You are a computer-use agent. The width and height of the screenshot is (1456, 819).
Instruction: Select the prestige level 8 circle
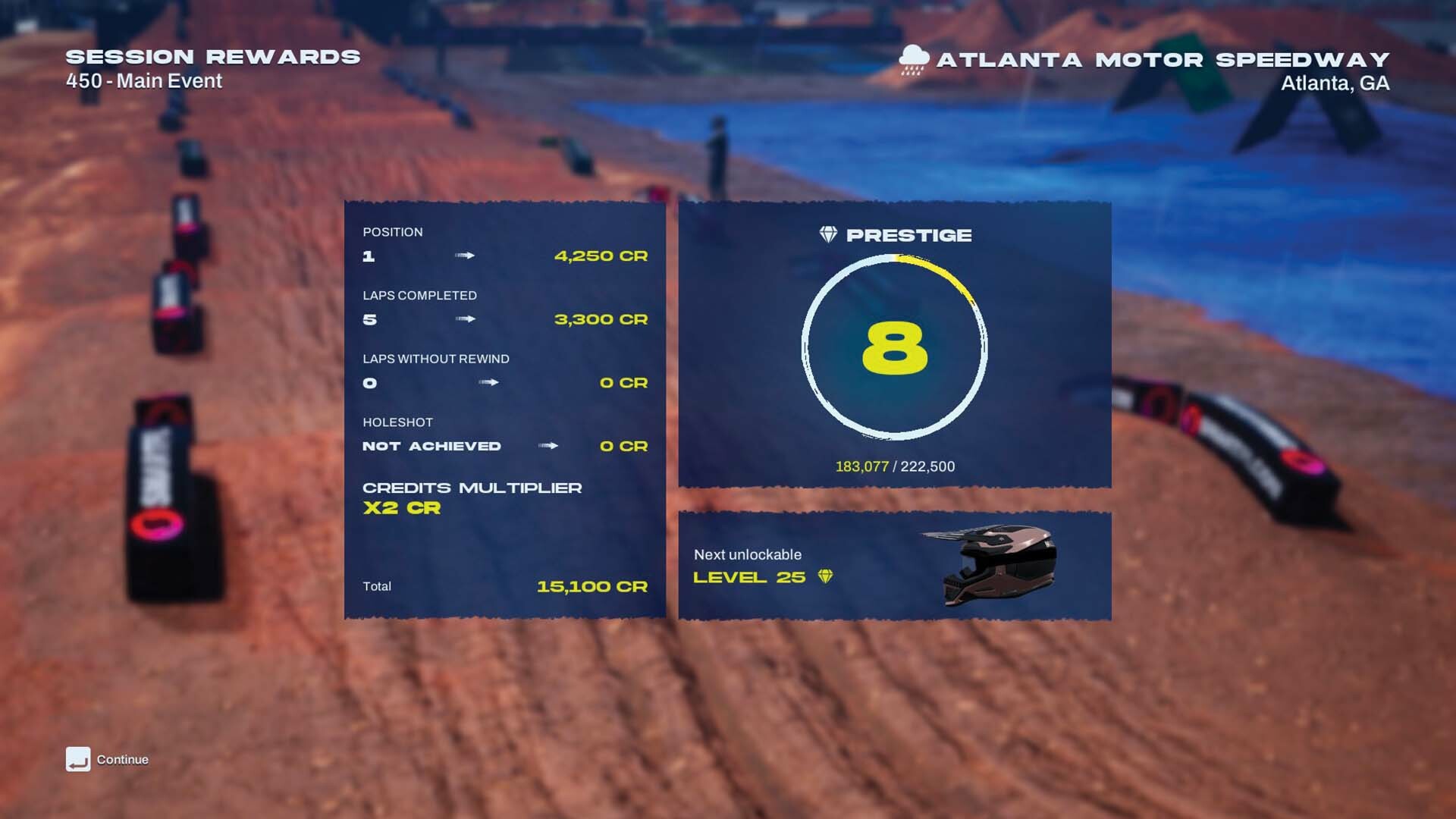pos(895,347)
